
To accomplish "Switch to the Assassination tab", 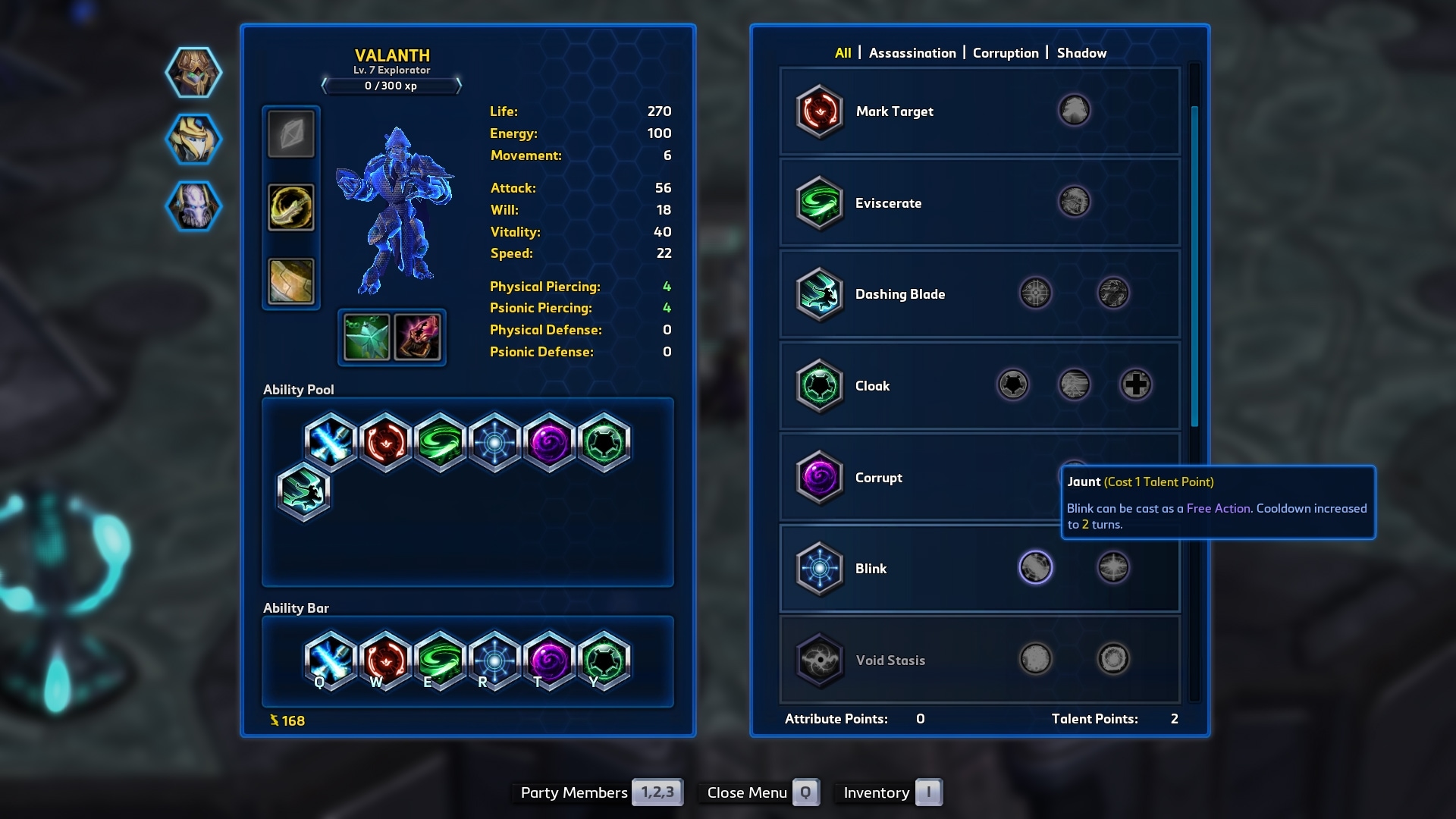I will [x=913, y=53].
